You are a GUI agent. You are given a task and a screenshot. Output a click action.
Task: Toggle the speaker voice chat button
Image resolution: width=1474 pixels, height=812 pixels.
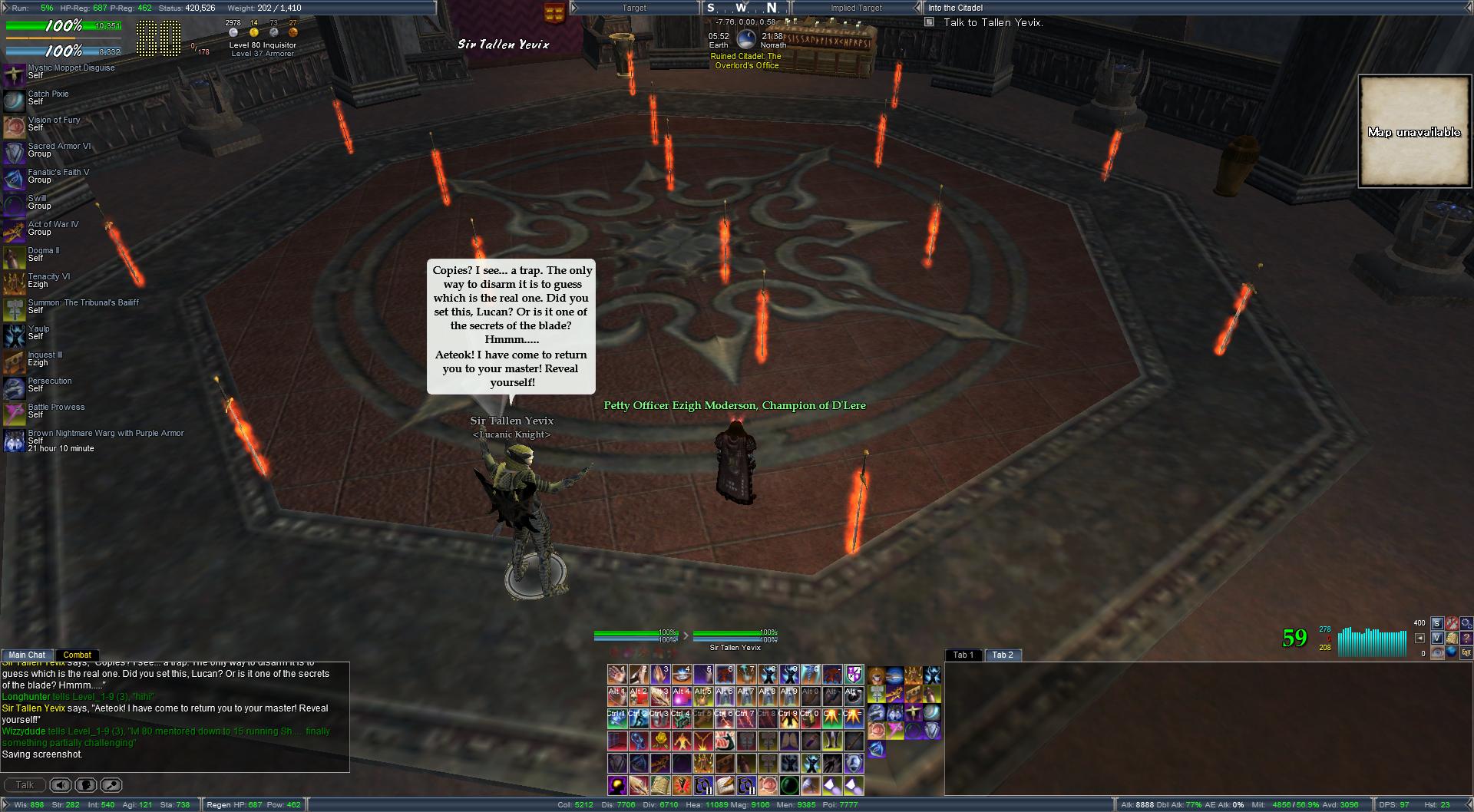pyautogui.click(x=61, y=785)
